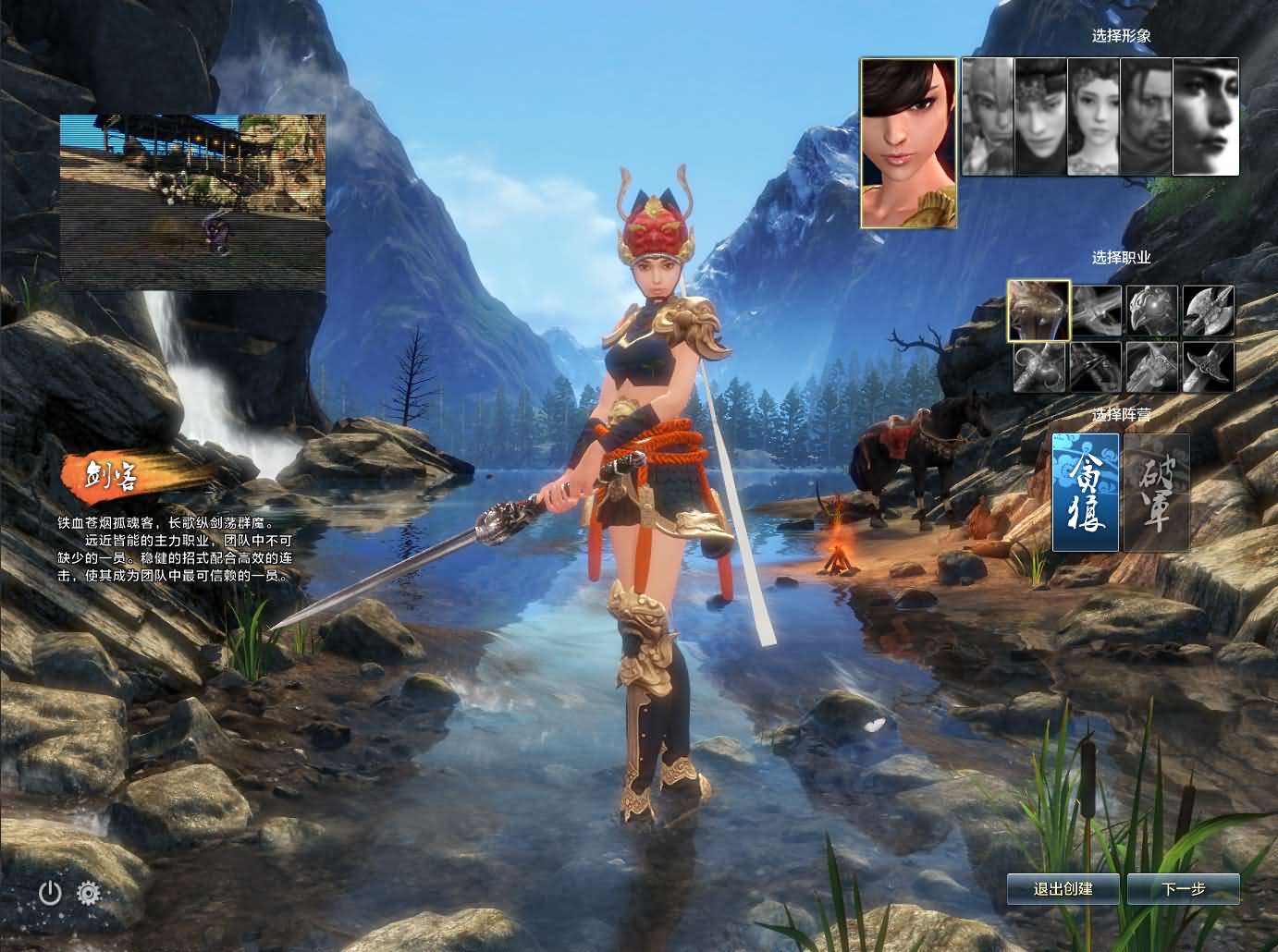
Task: Switch to the 破军 grey faction
Action: pyautogui.click(x=1156, y=492)
